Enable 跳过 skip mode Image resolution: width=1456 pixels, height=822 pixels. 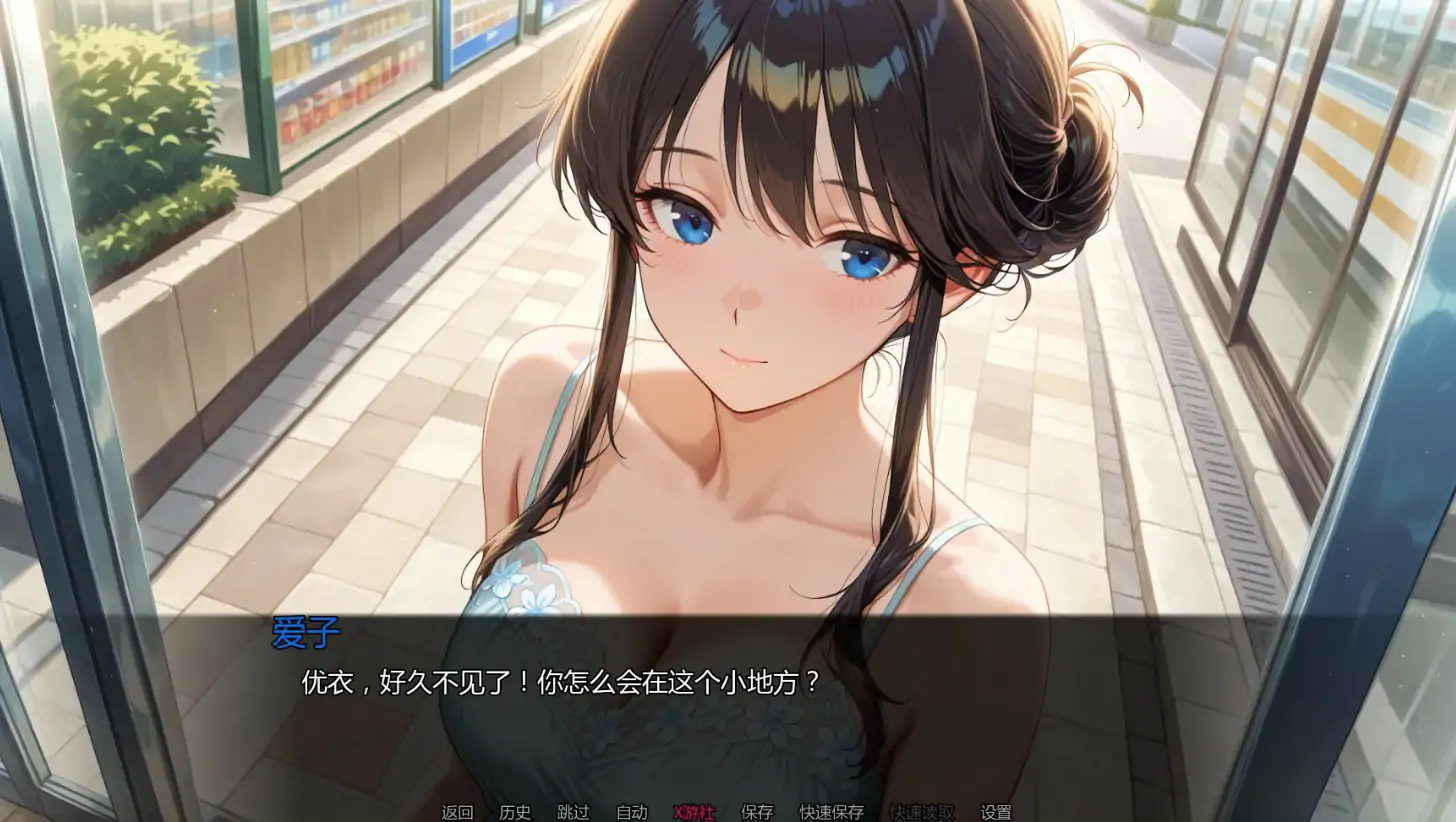pyautogui.click(x=574, y=813)
